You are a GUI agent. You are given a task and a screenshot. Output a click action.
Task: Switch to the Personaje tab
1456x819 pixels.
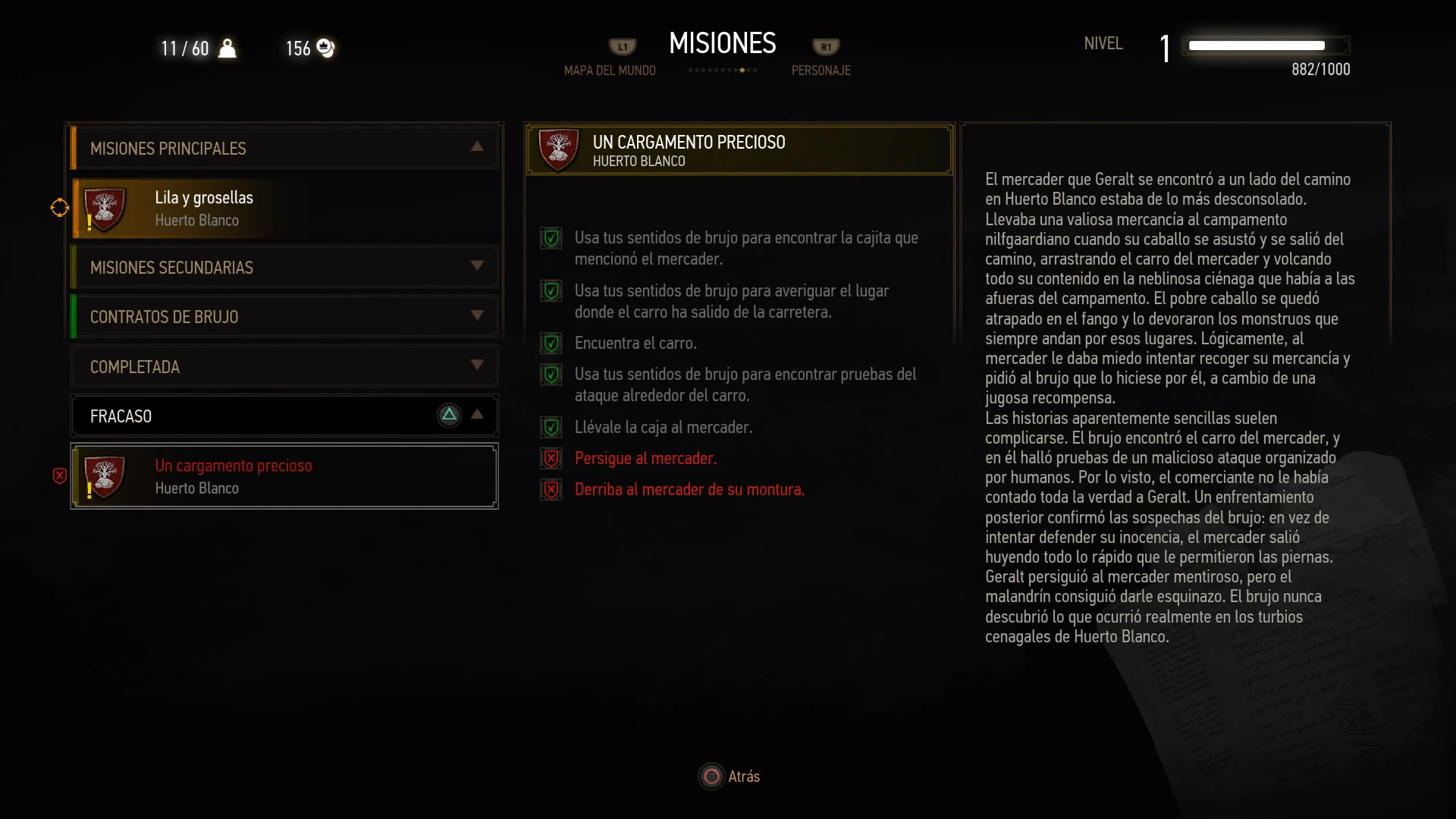821,70
